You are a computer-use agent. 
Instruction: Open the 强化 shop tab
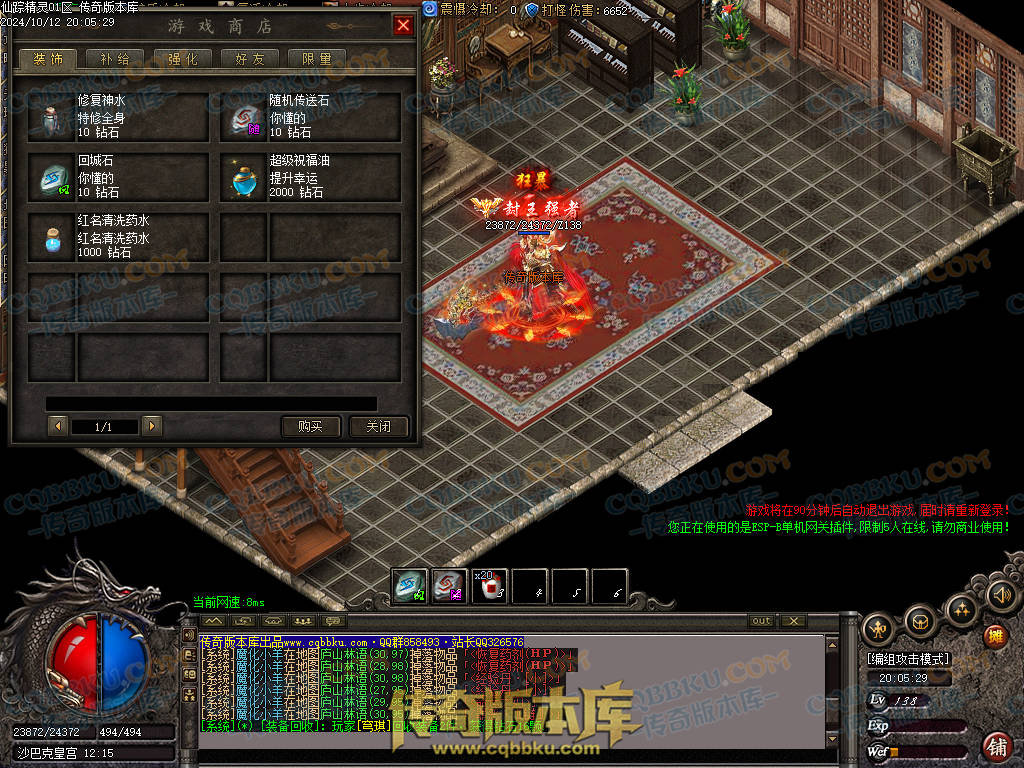tap(182, 59)
